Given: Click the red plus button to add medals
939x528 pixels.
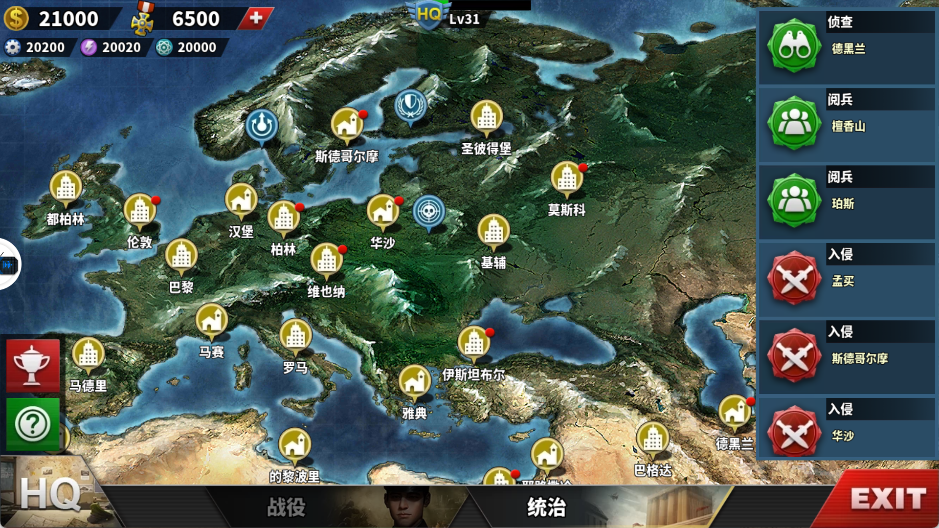Looking at the screenshot, I should pyautogui.click(x=258, y=19).
